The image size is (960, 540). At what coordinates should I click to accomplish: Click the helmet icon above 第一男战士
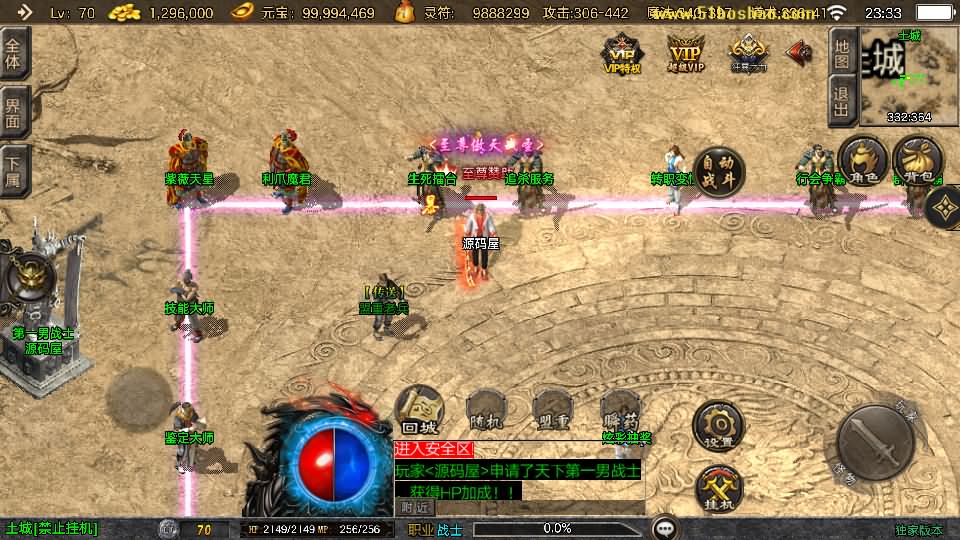(x=32, y=278)
